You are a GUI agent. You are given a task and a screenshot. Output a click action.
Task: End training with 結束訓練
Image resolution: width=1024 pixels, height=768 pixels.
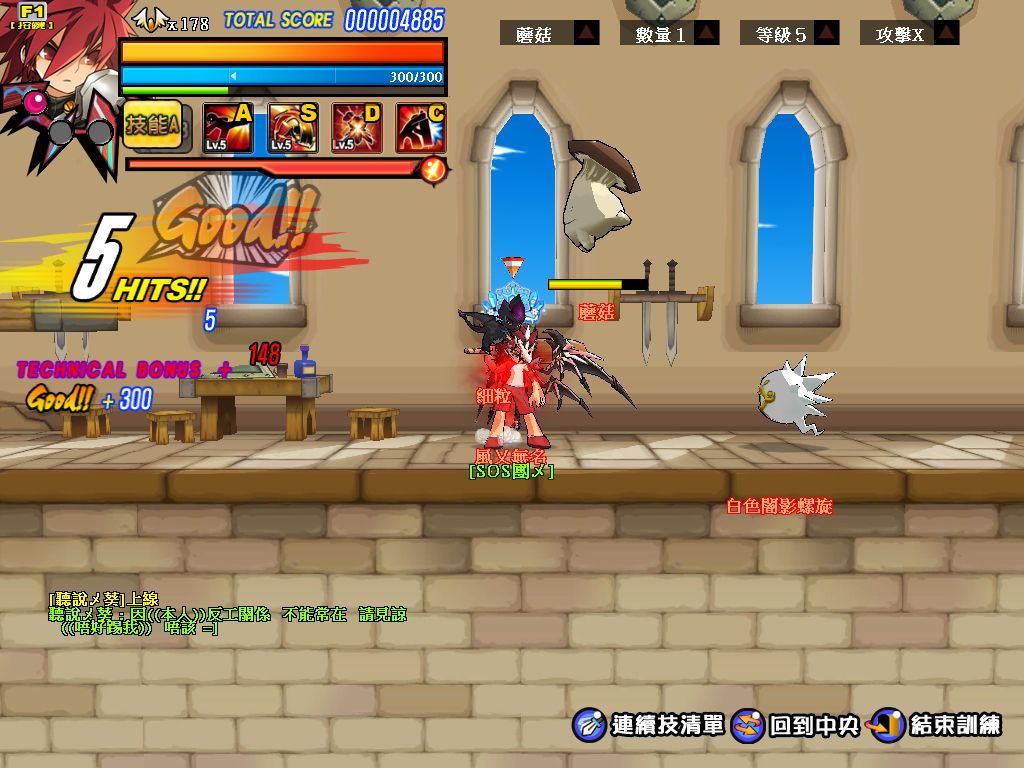point(936,725)
